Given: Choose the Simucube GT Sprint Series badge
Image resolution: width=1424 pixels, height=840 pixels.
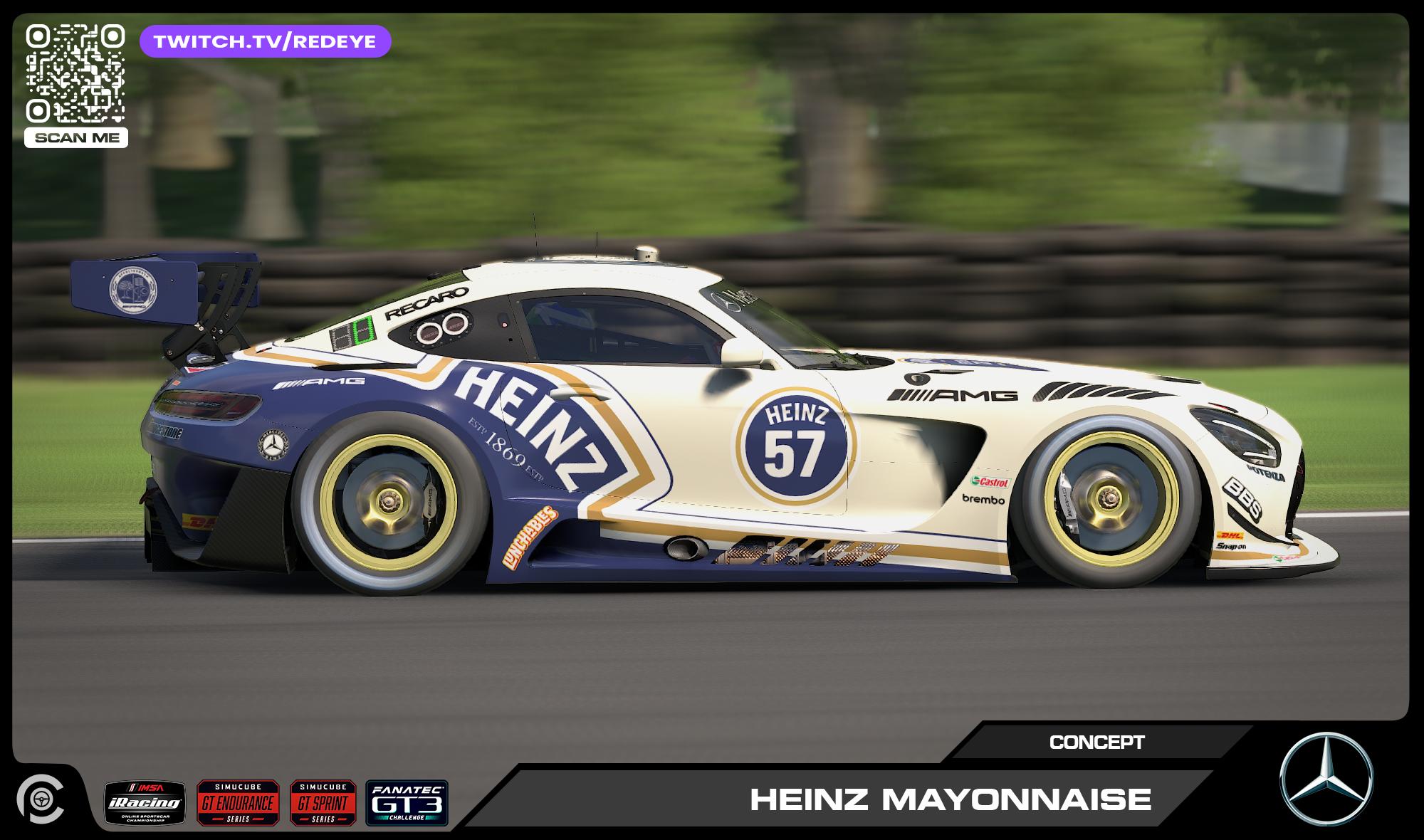Looking at the screenshot, I should (323, 803).
